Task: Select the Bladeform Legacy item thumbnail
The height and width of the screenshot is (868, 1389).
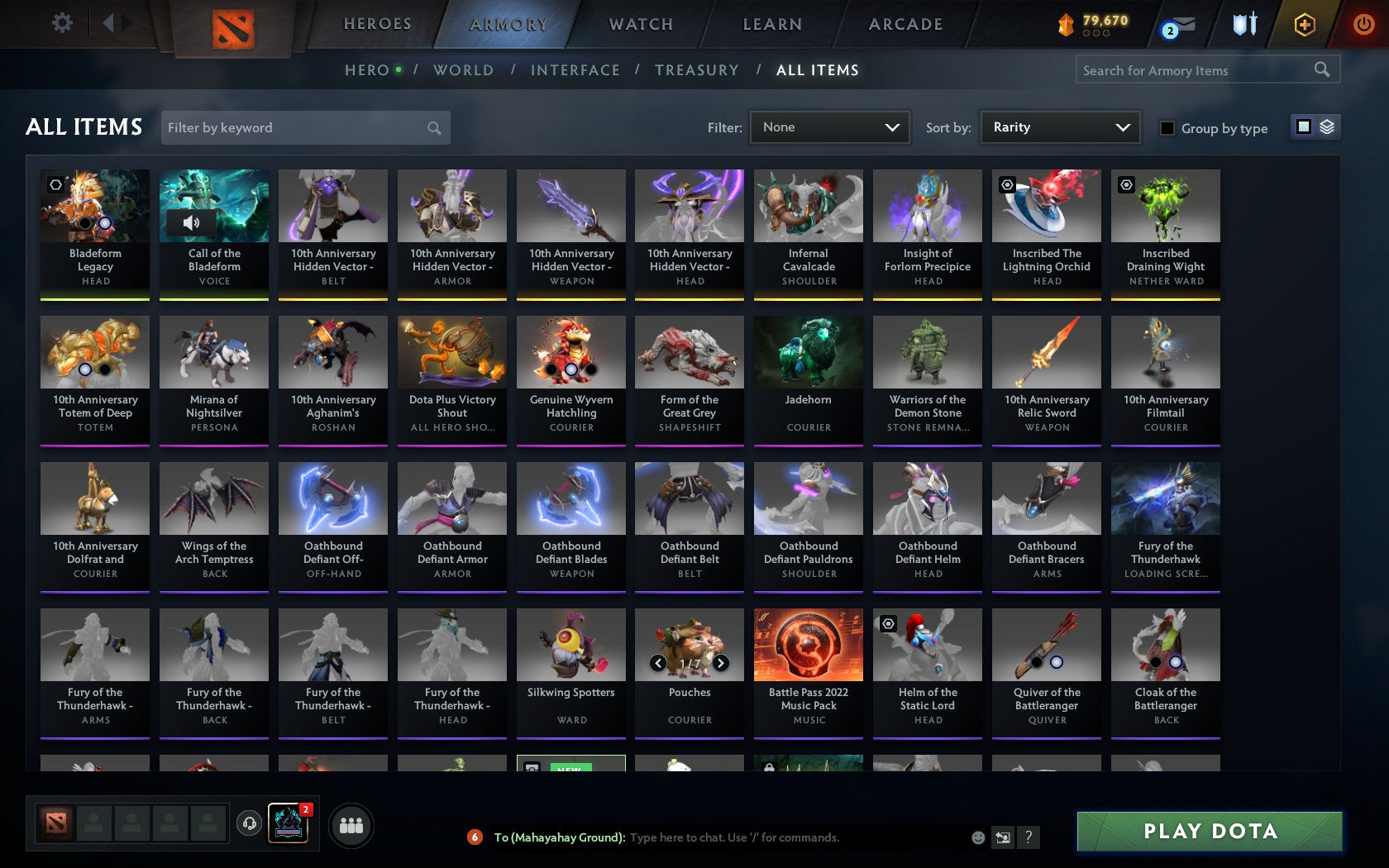Action: pos(94,205)
